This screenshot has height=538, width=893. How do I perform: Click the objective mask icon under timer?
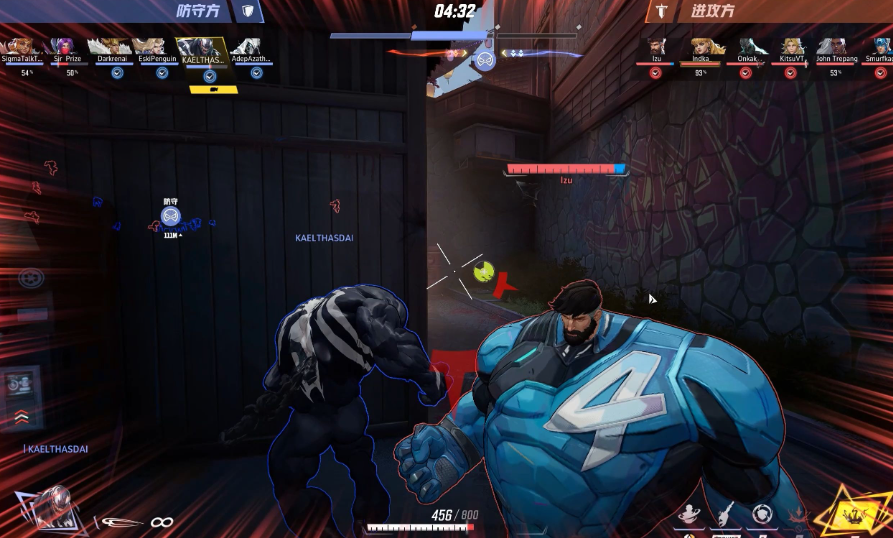coord(484,61)
